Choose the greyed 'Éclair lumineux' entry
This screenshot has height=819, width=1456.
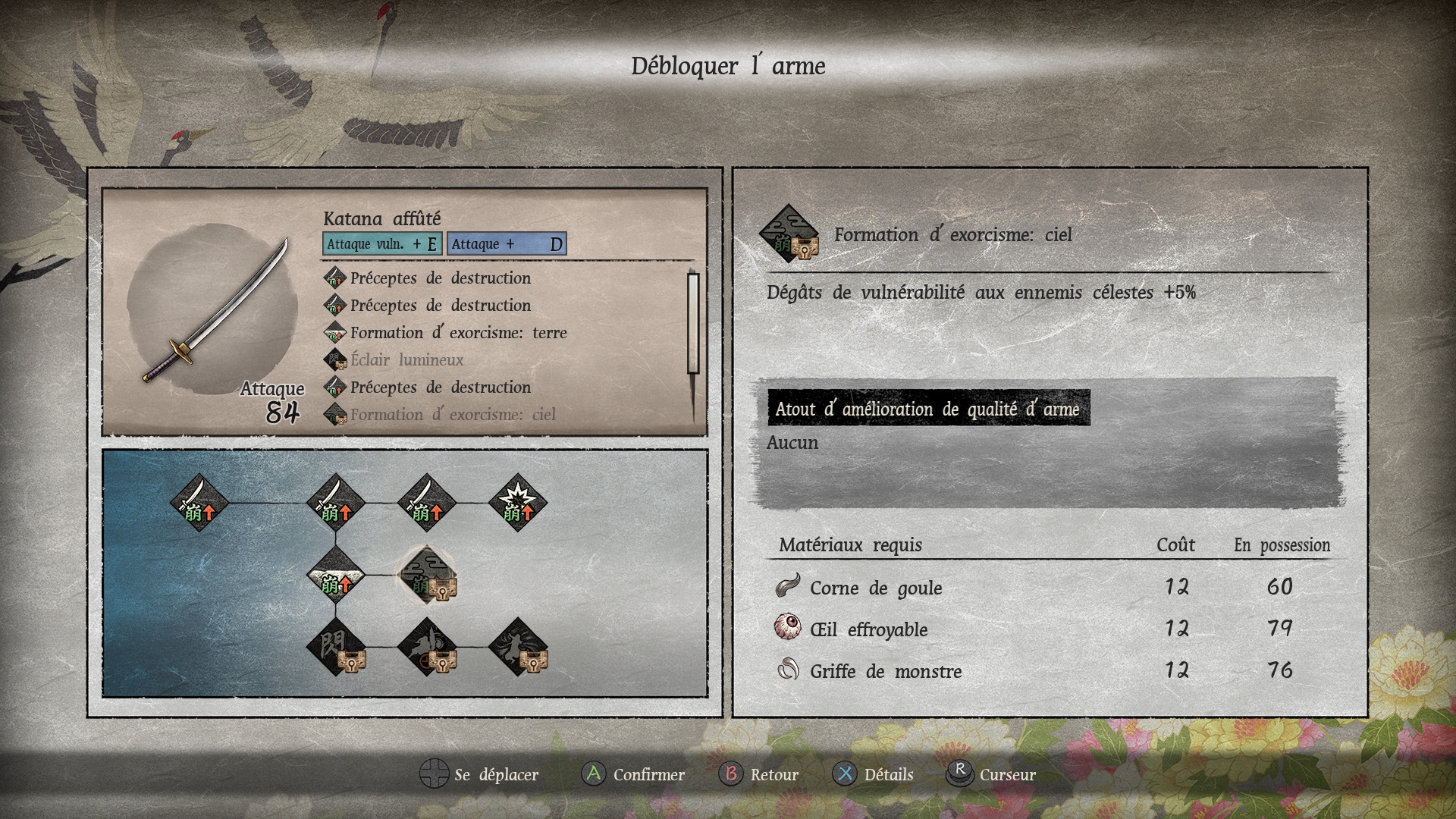[x=406, y=360]
